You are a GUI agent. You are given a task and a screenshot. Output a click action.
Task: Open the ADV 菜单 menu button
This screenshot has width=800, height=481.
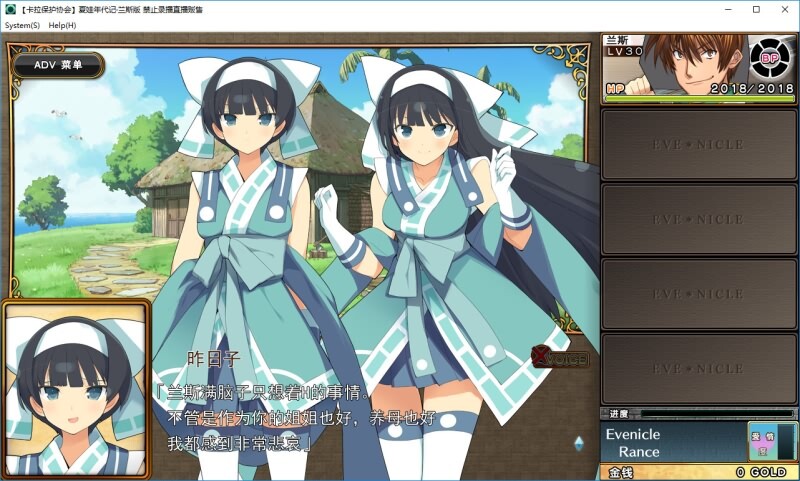click(x=59, y=65)
